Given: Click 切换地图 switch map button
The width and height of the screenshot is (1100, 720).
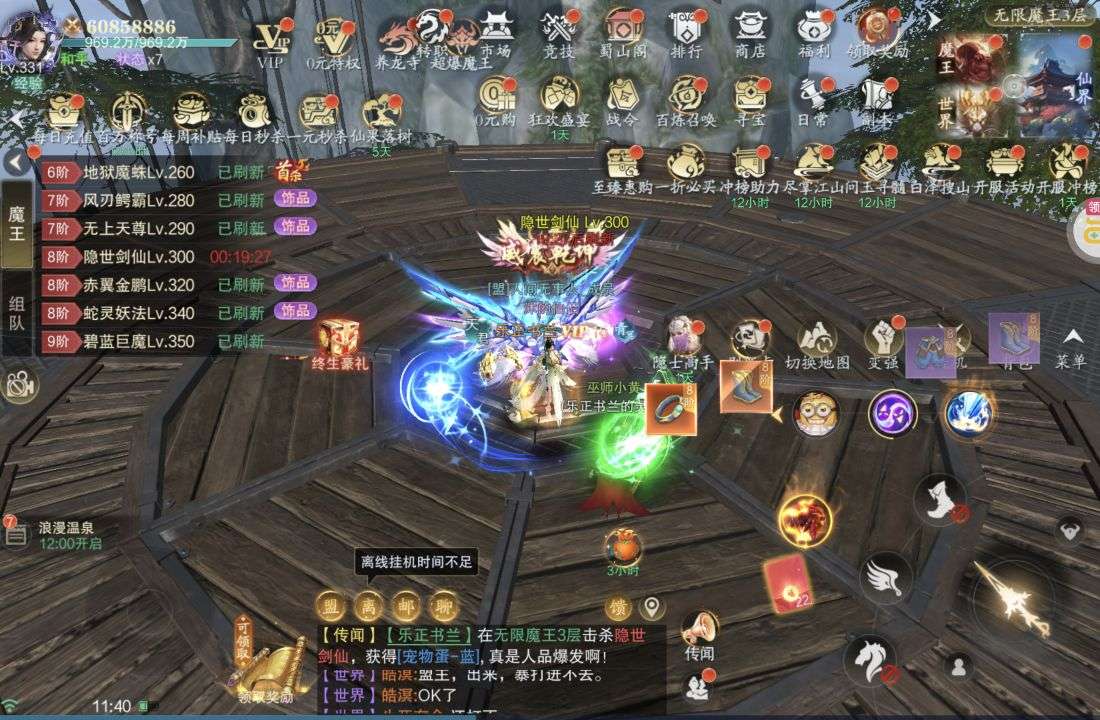Looking at the screenshot, I should pos(817,345).
